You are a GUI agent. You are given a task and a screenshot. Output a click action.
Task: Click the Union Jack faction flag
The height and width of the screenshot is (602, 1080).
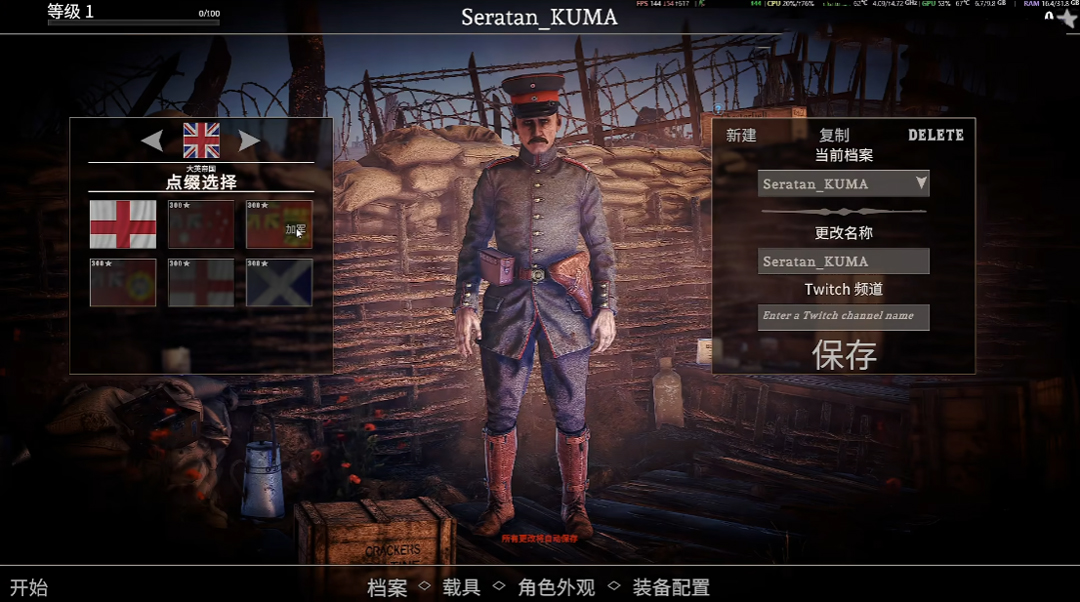coord(201,141)
